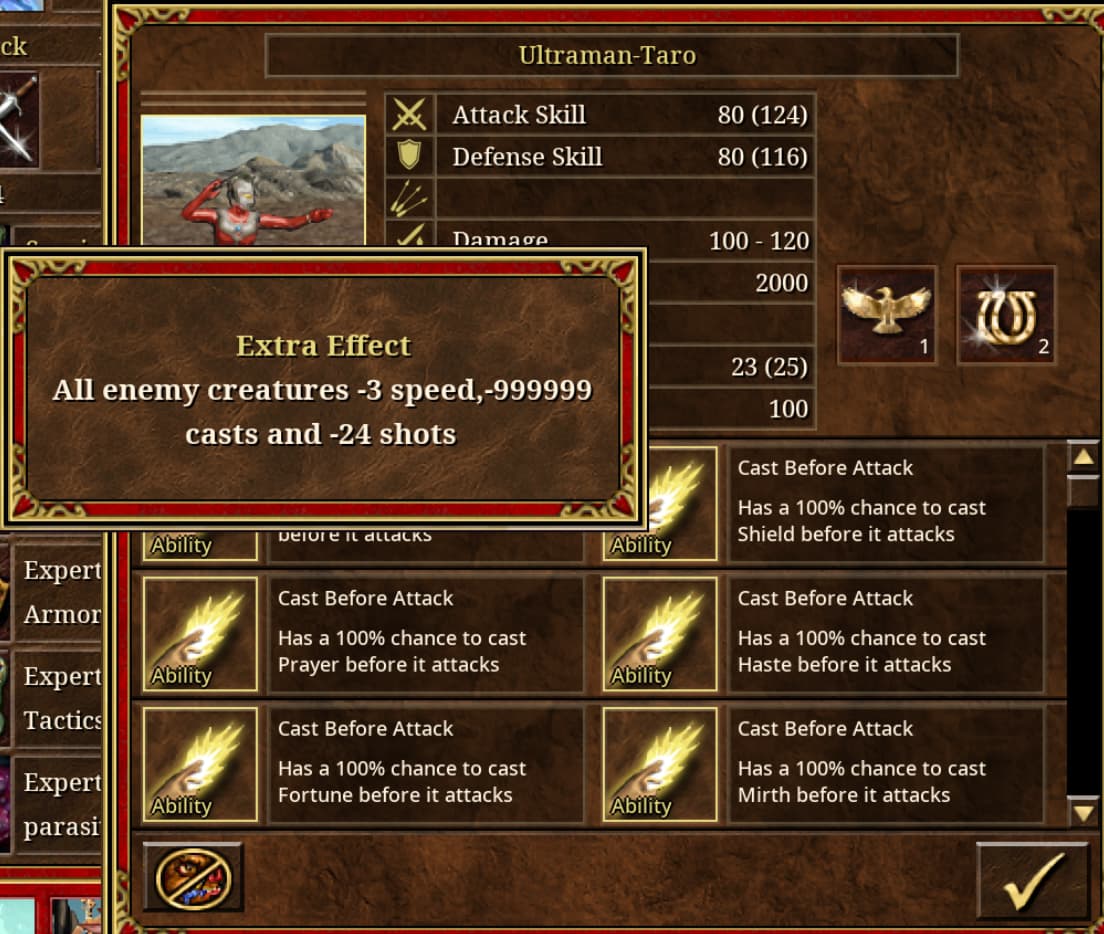The width and height of the screenshot is (1104, 934).
Task: Select the Fortune cast ability icon
Action: (x=200, y=765)
